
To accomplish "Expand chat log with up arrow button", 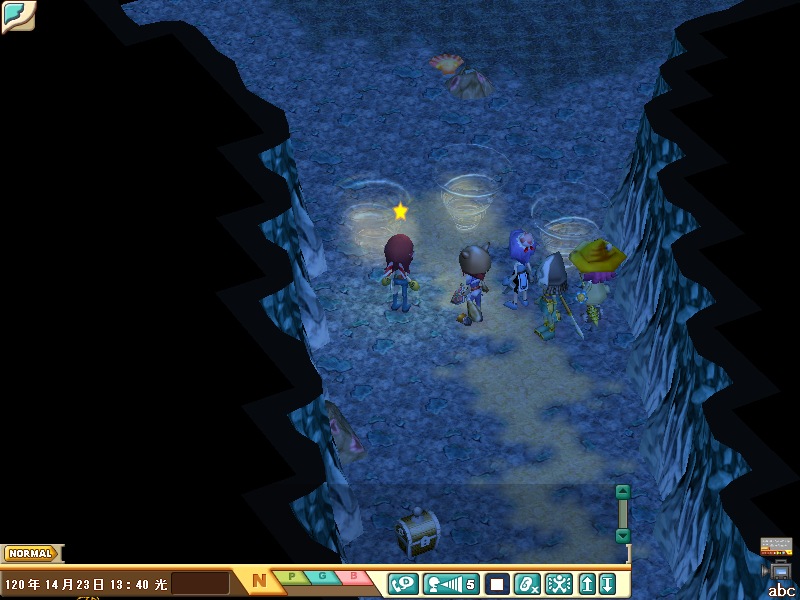I will tap(588, 583).
